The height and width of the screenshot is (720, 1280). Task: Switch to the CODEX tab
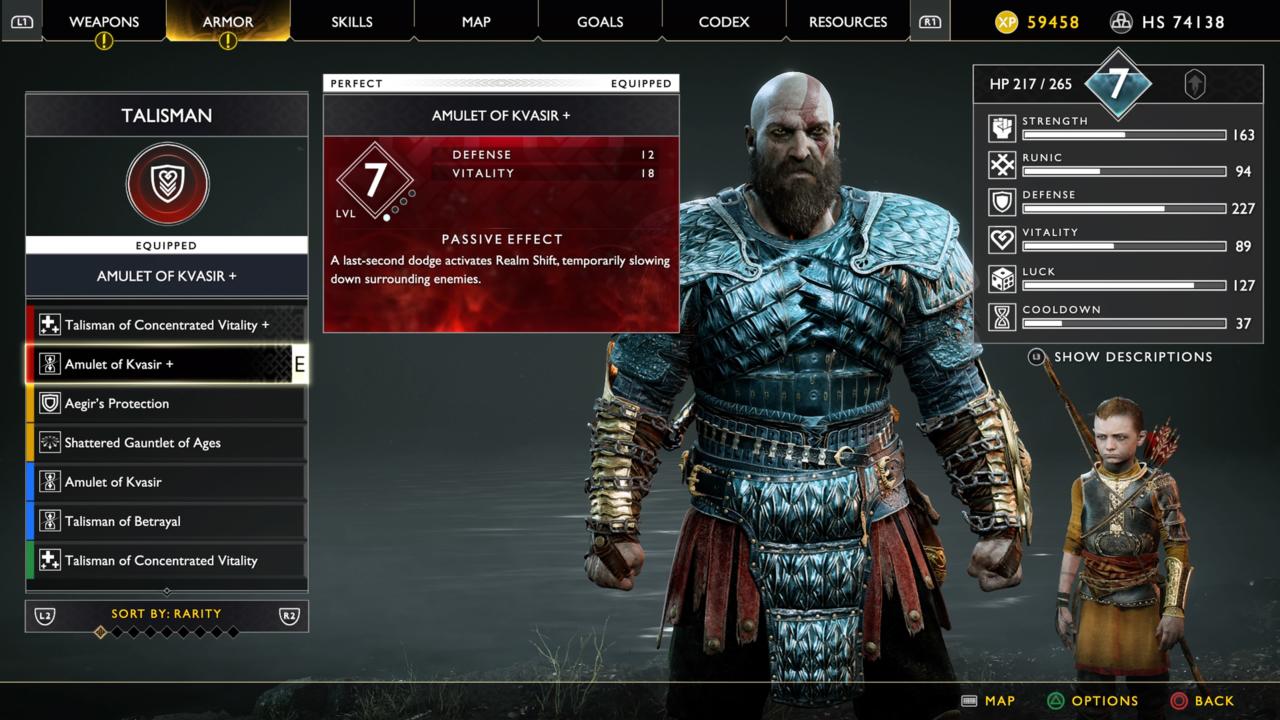[723, 21]
